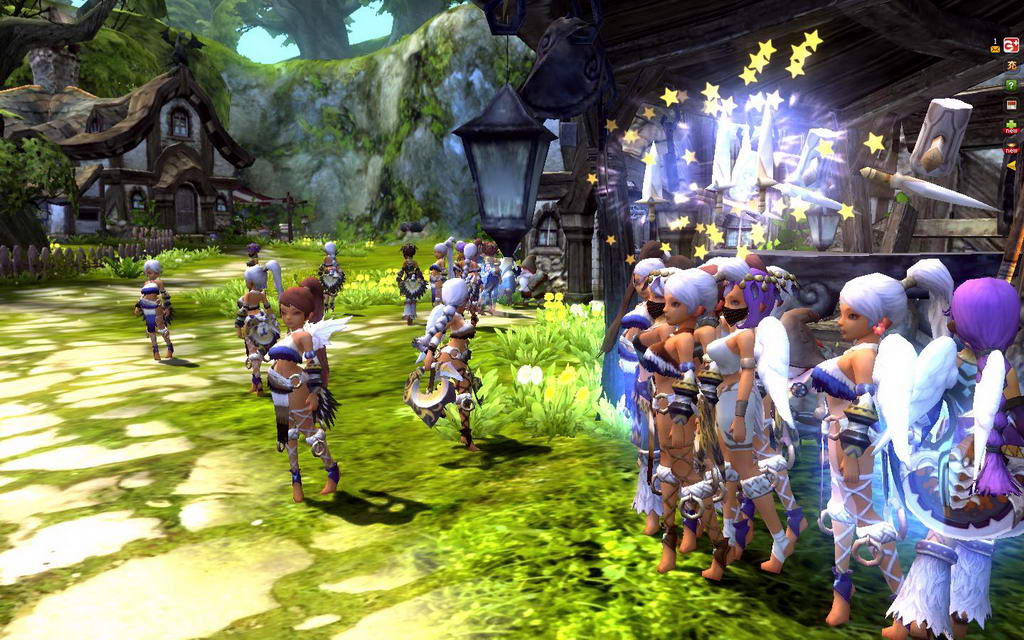Click the red G+ icon
This screenshot has height=640, width=1024.
(x=1011, y=45)
